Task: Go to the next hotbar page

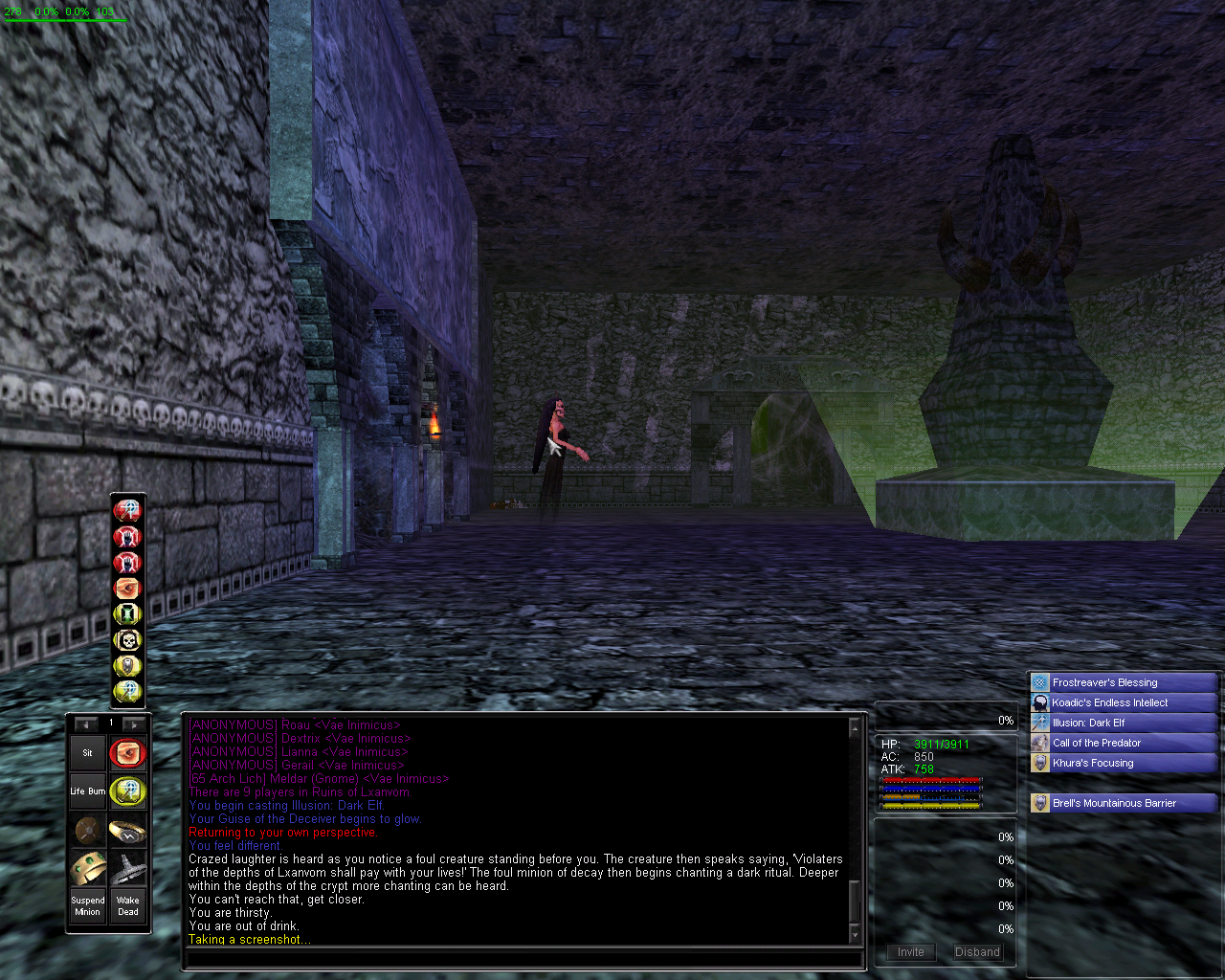Action: click(134, 724)
